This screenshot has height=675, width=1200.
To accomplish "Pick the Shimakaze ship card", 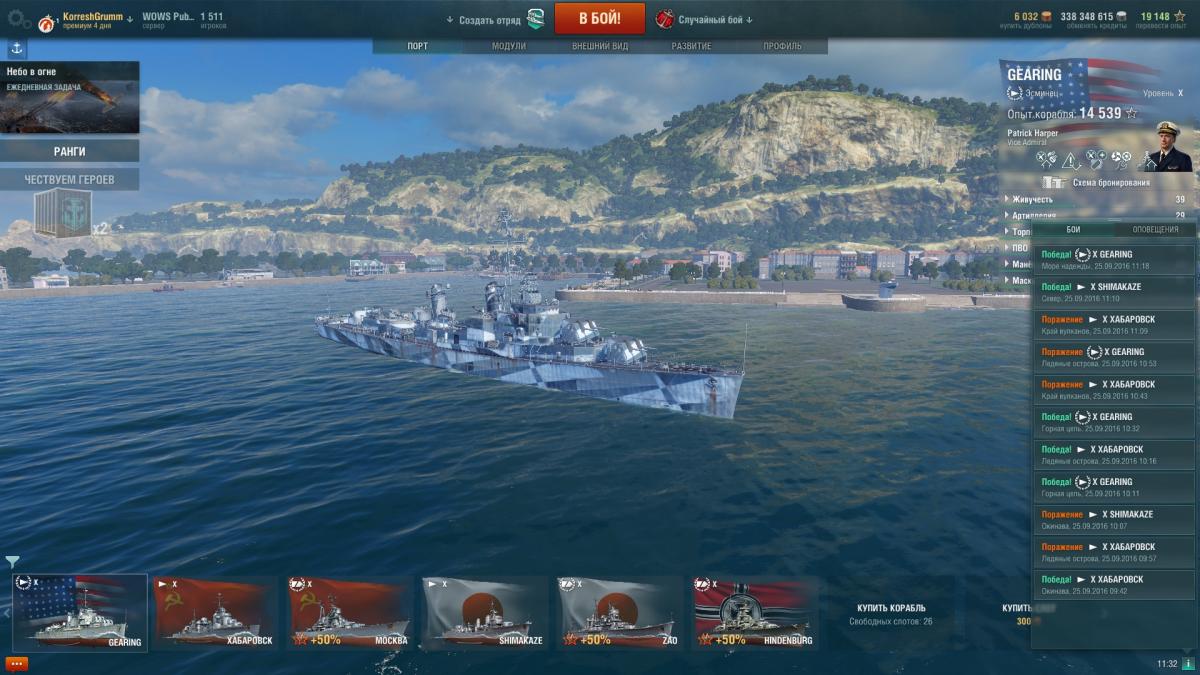I will coord(485,613).
